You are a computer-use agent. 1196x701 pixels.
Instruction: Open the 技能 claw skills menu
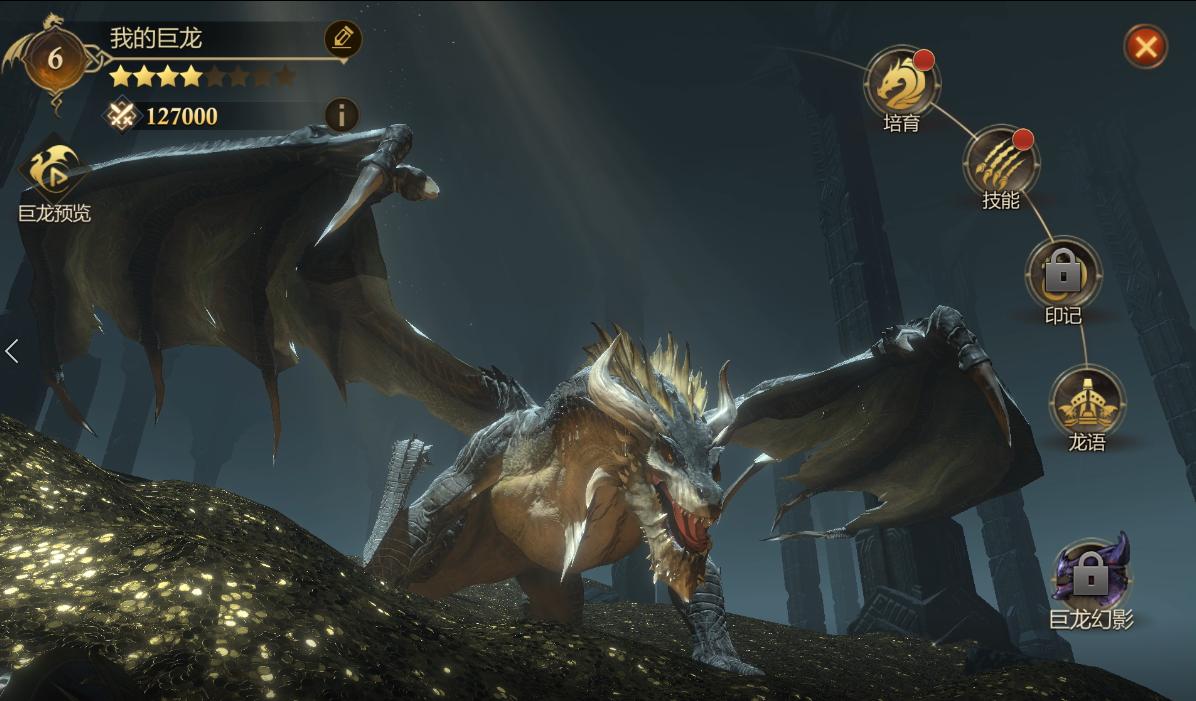pyautogui.click(x=1001, y=162)
